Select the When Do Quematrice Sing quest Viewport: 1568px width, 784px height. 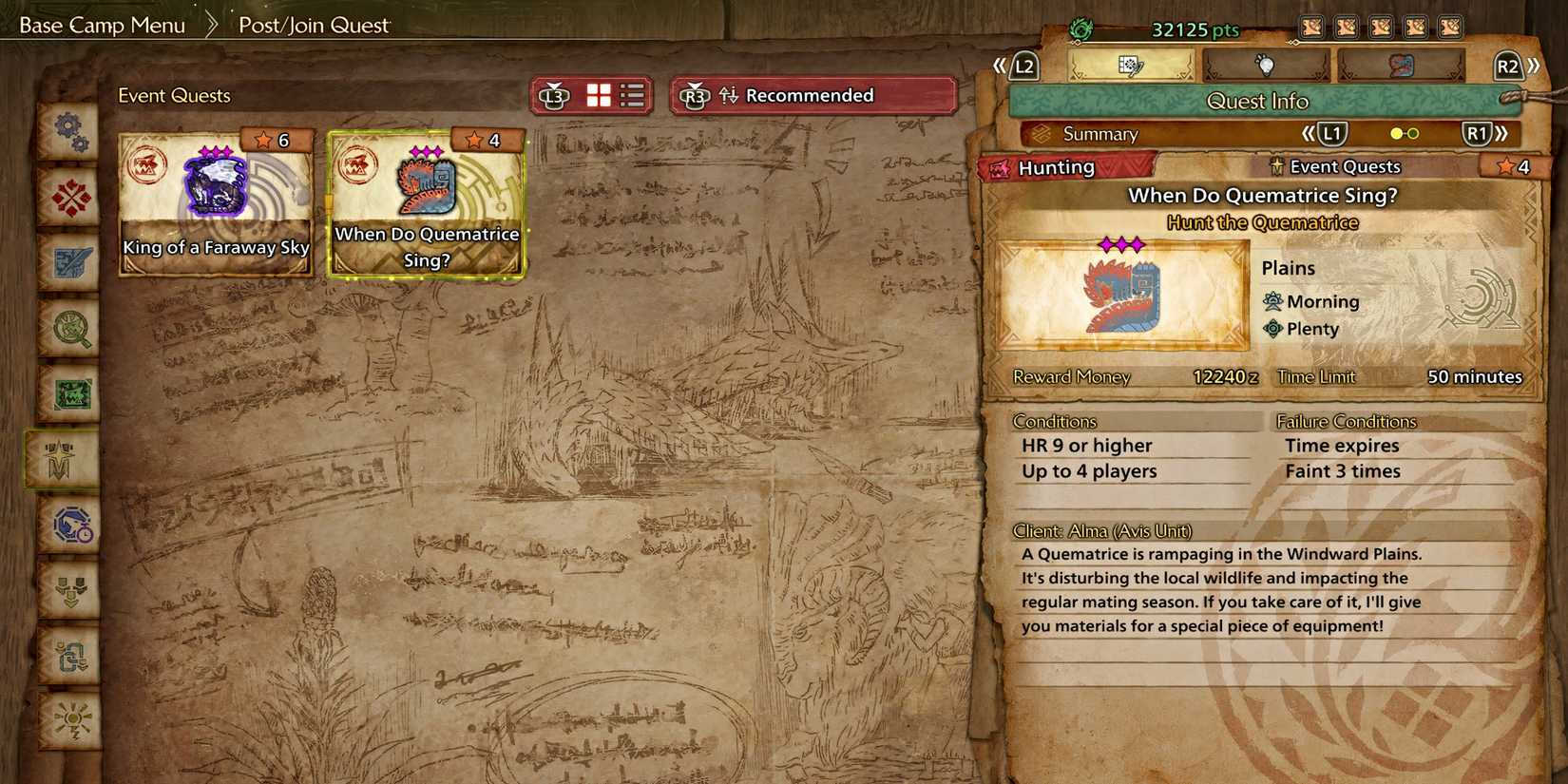coord(428,200)
